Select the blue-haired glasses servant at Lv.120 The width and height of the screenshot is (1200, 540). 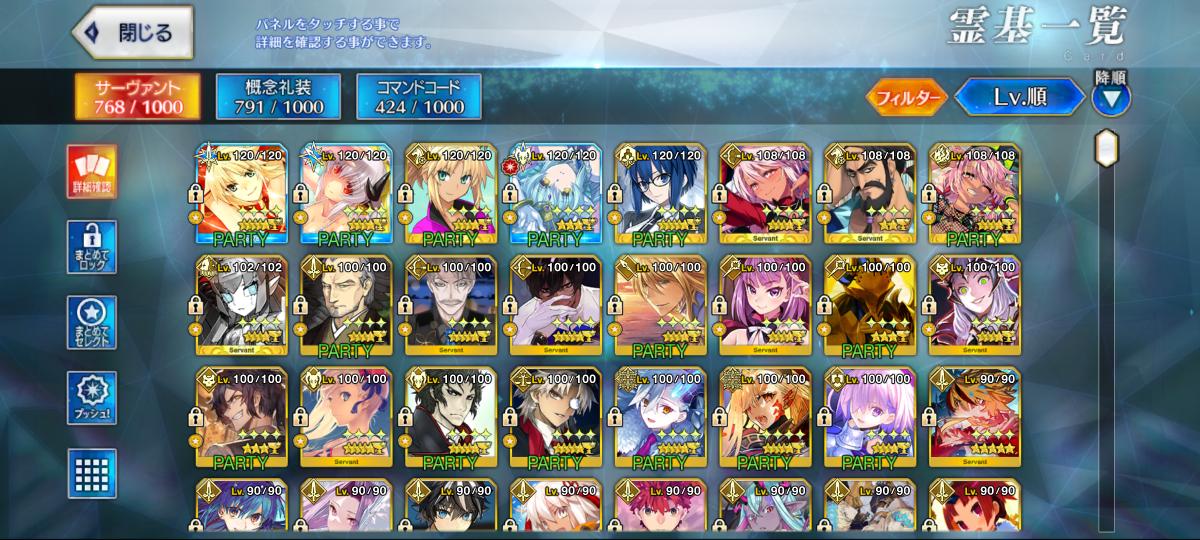pyautogui.click(x=660, y=195)
